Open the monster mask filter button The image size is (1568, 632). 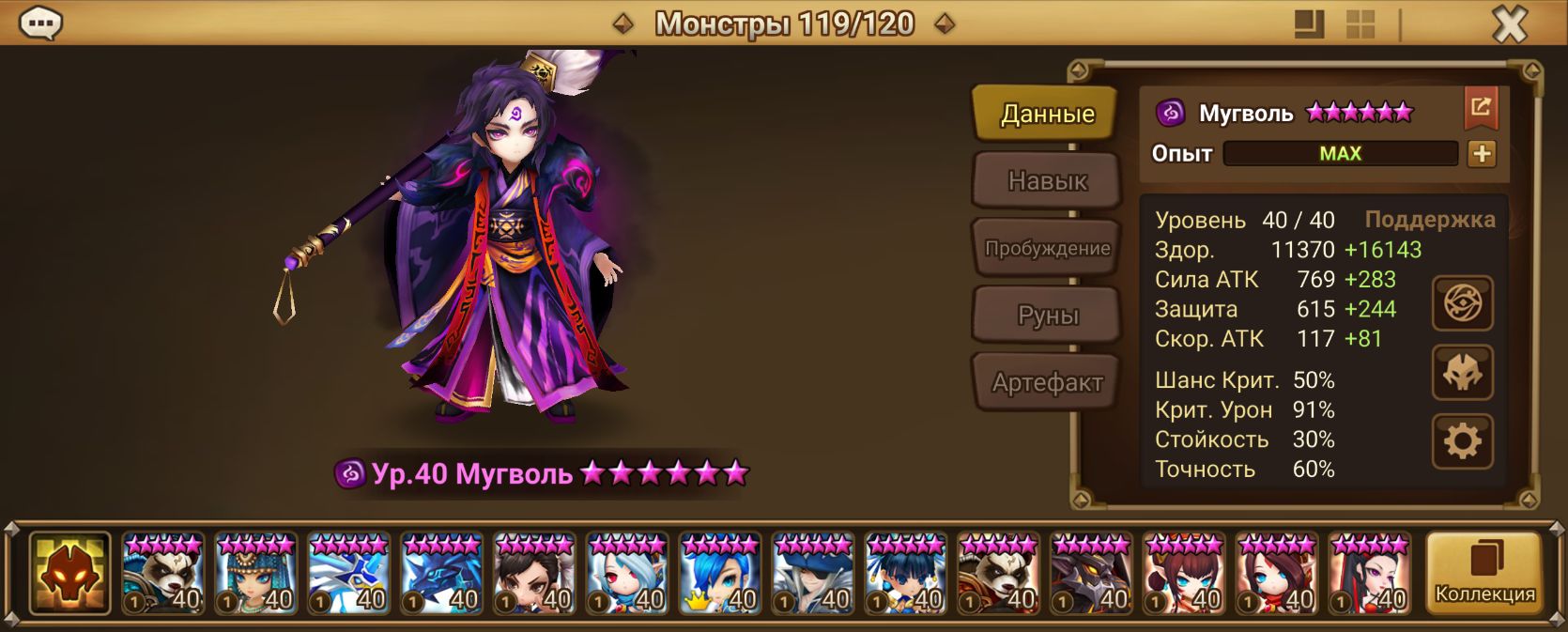point(69,573)
